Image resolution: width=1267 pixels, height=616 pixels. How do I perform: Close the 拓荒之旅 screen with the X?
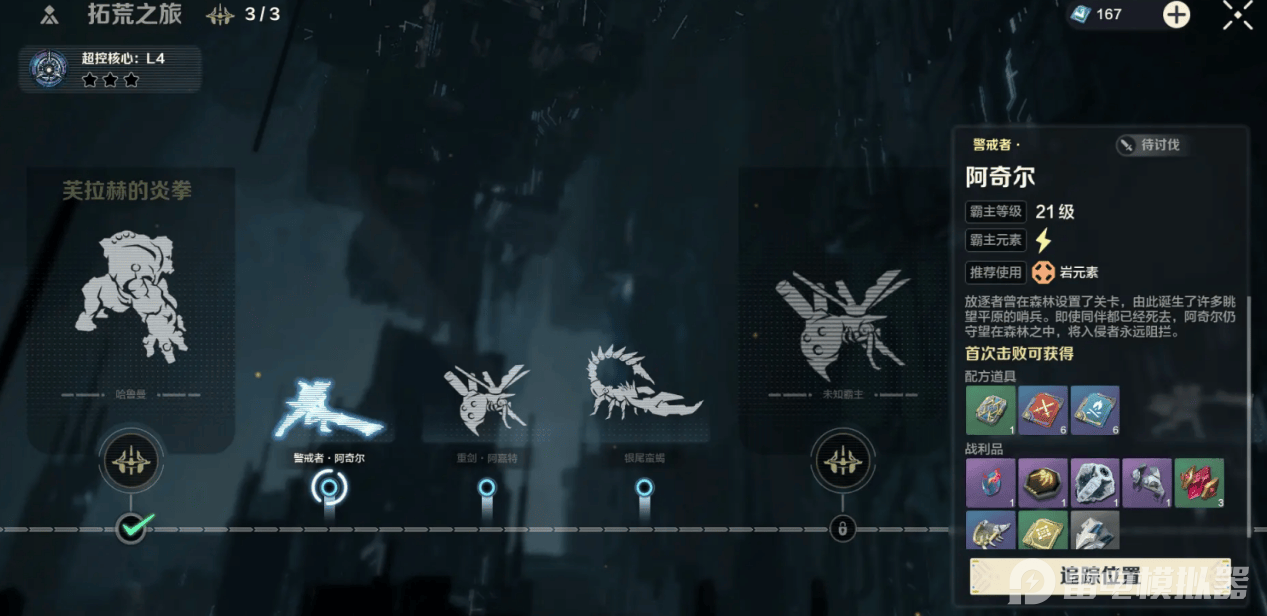pyautogui.click(x=1237, y=15)
